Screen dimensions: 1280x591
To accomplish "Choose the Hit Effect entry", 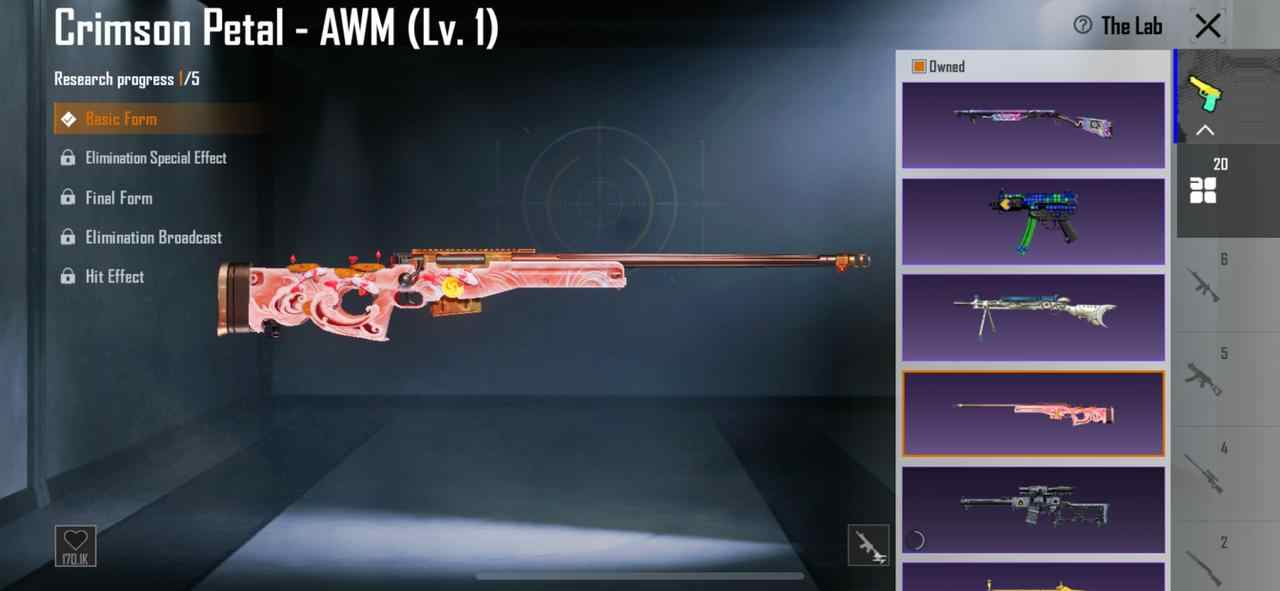I will pyautogui.click(x=114, y=277).
